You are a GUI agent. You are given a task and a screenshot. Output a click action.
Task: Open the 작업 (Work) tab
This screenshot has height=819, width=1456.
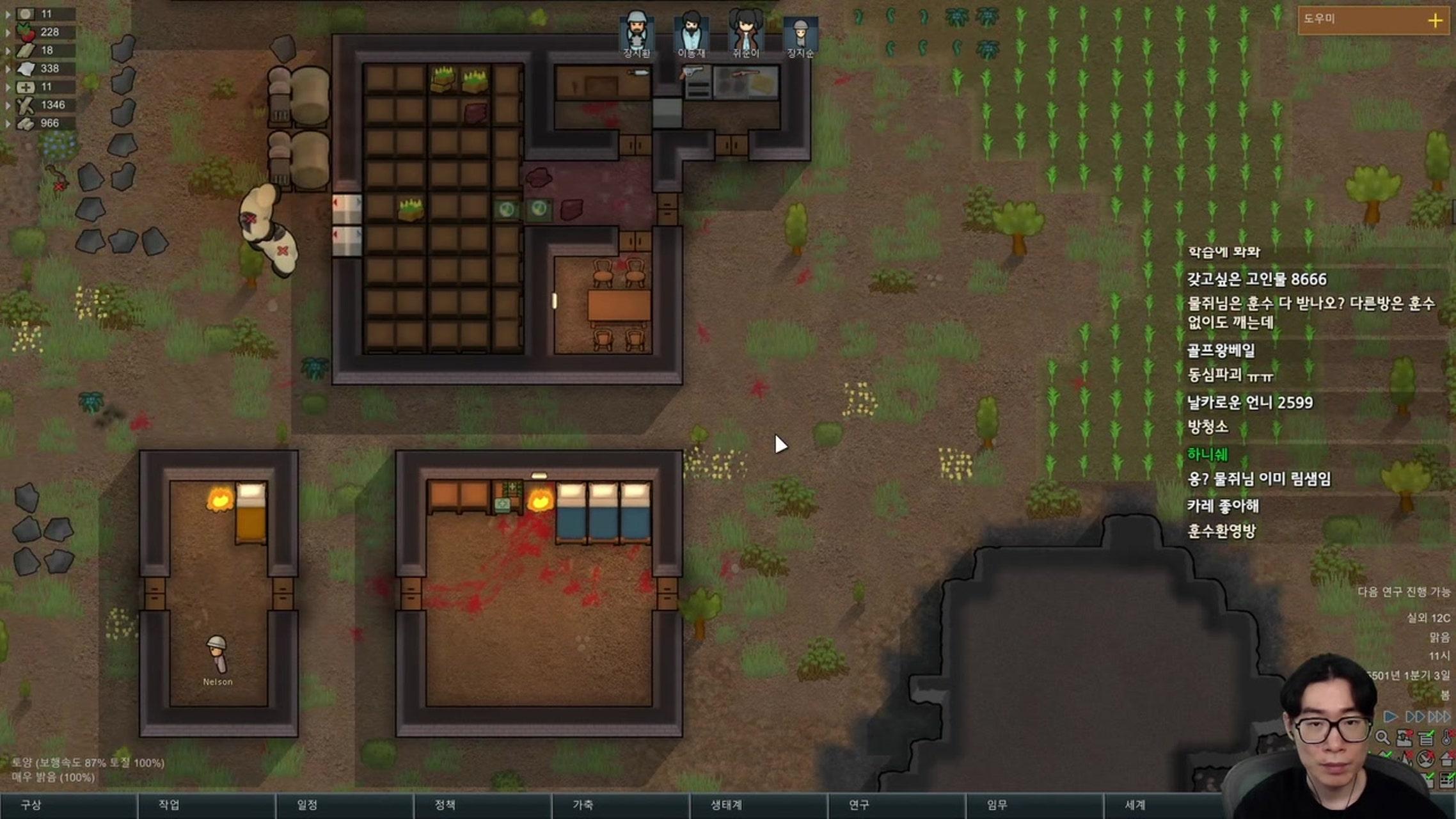click(170, 805)
